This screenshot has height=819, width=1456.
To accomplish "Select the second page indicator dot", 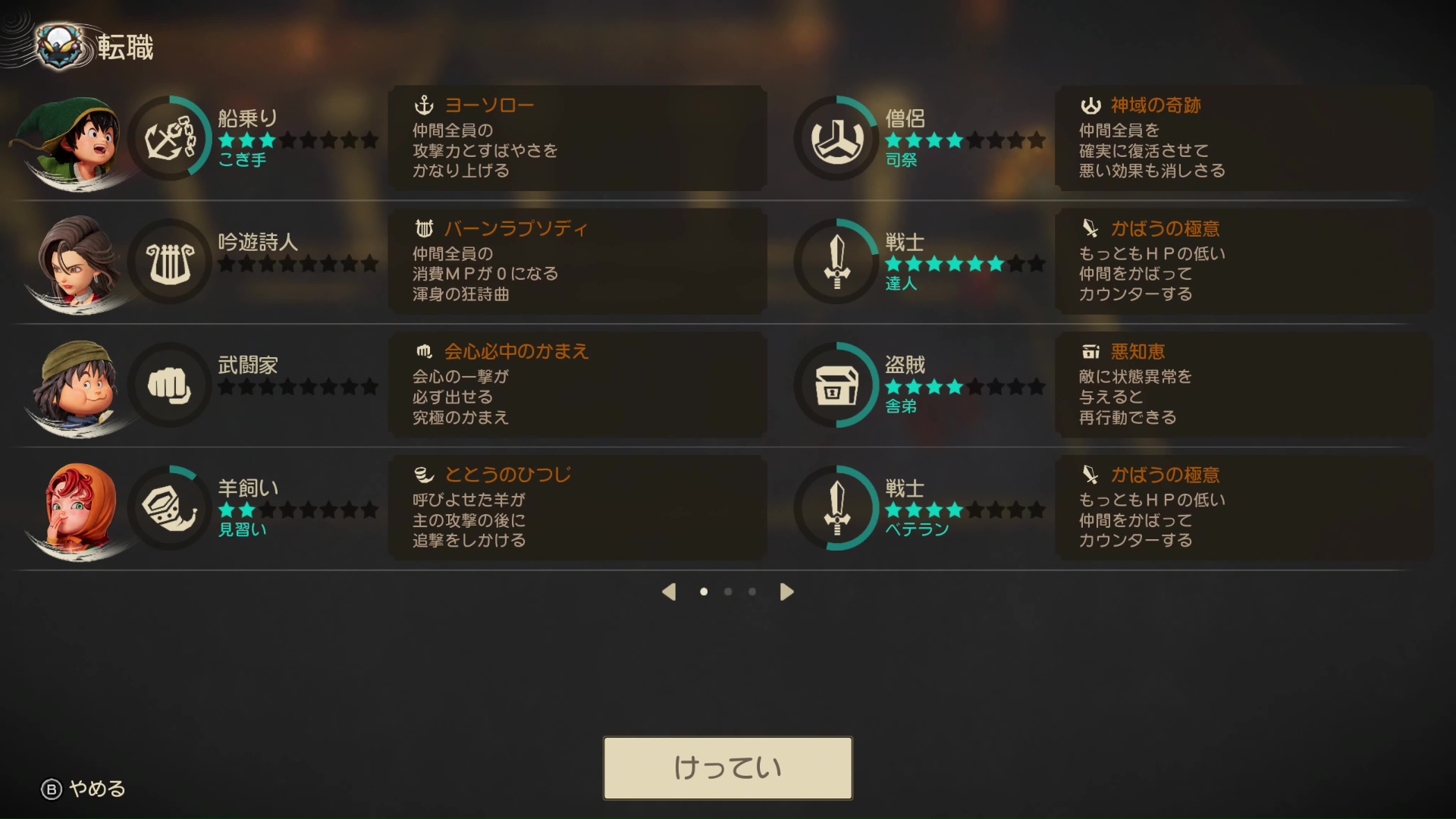I will (x=728, y=591).
